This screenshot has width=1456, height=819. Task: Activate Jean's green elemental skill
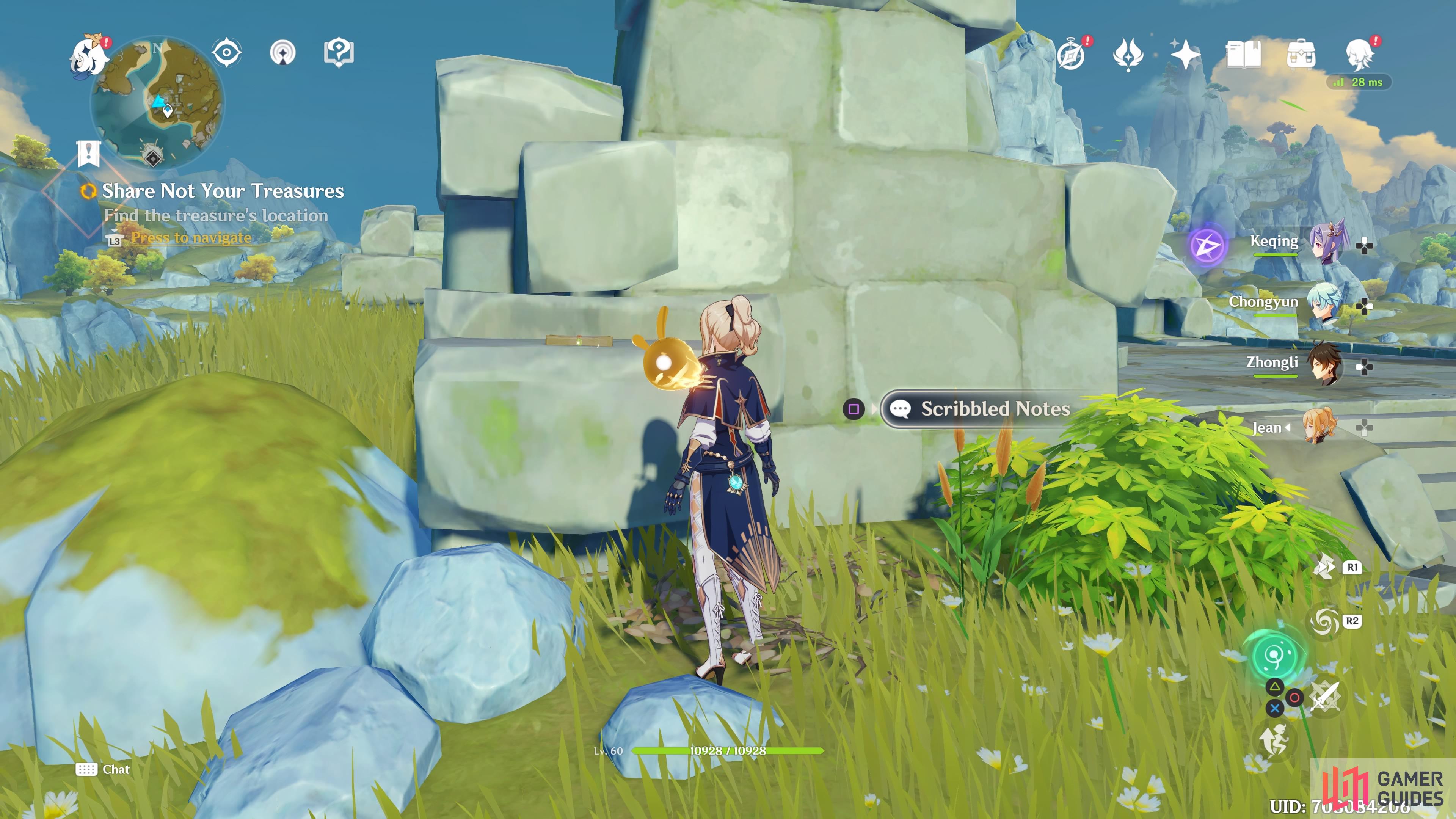pyautogui.click(x=1275, y=656)
